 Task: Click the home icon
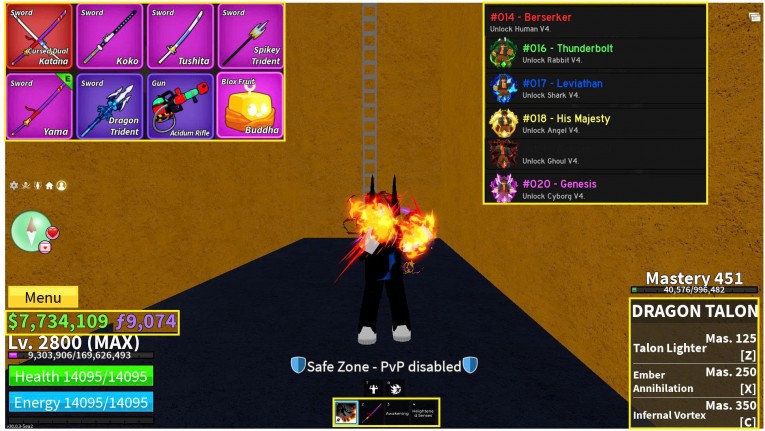49,185
